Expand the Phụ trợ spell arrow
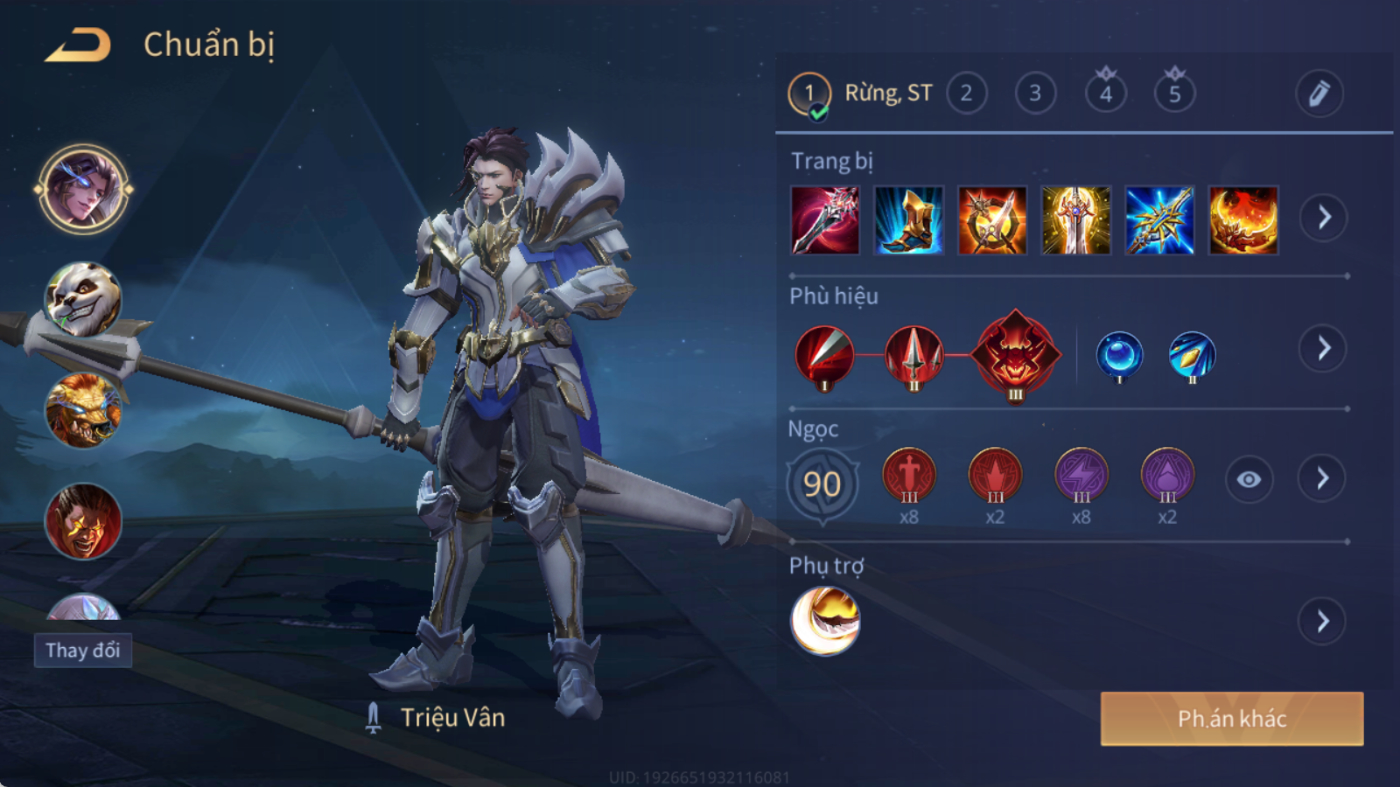Image resolution: width=1400 pixels, height=787 pixels. pos(1322,622)
